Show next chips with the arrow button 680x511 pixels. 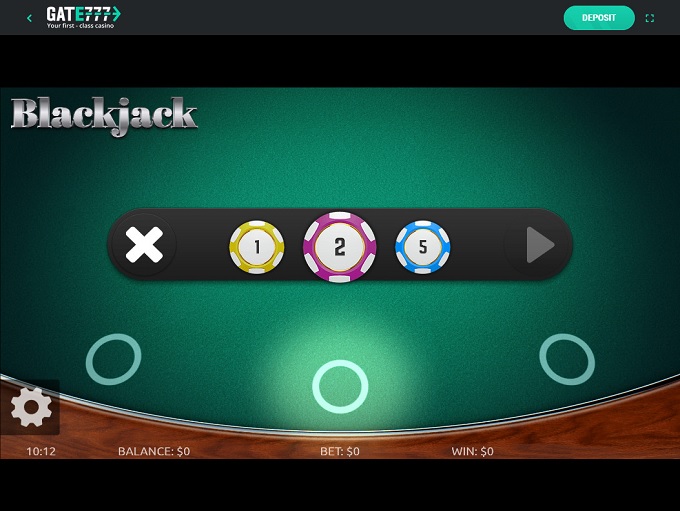540,245
